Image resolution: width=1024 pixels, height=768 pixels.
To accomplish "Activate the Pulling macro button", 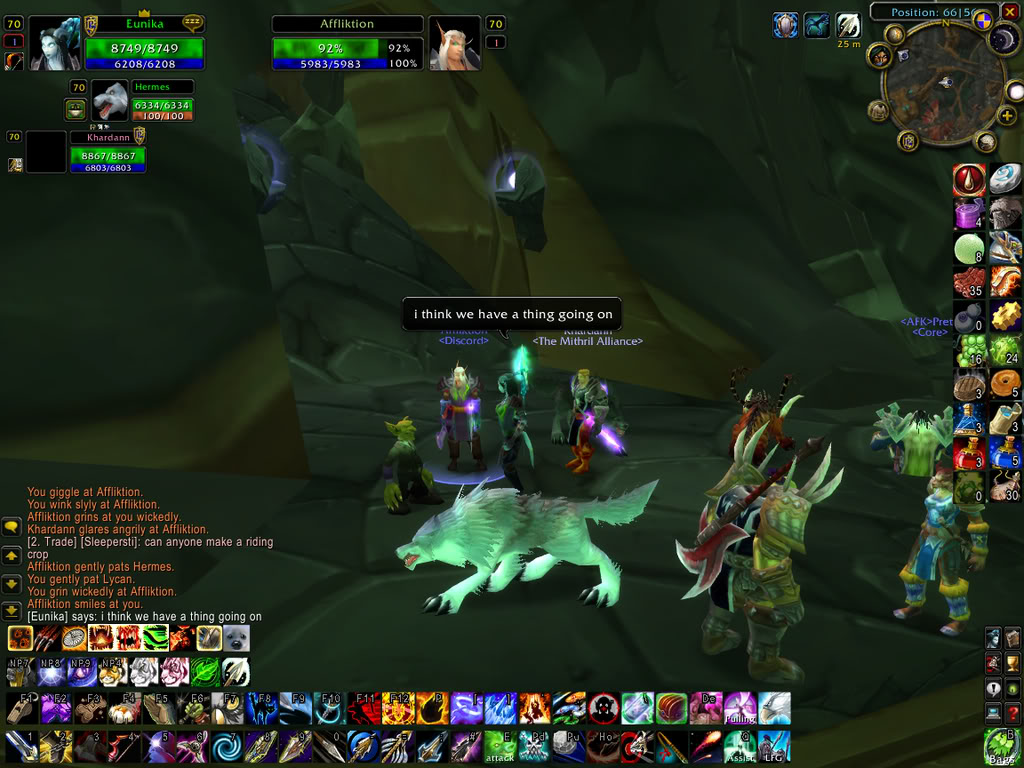I will pyautogui.click(x=739, y=708).
